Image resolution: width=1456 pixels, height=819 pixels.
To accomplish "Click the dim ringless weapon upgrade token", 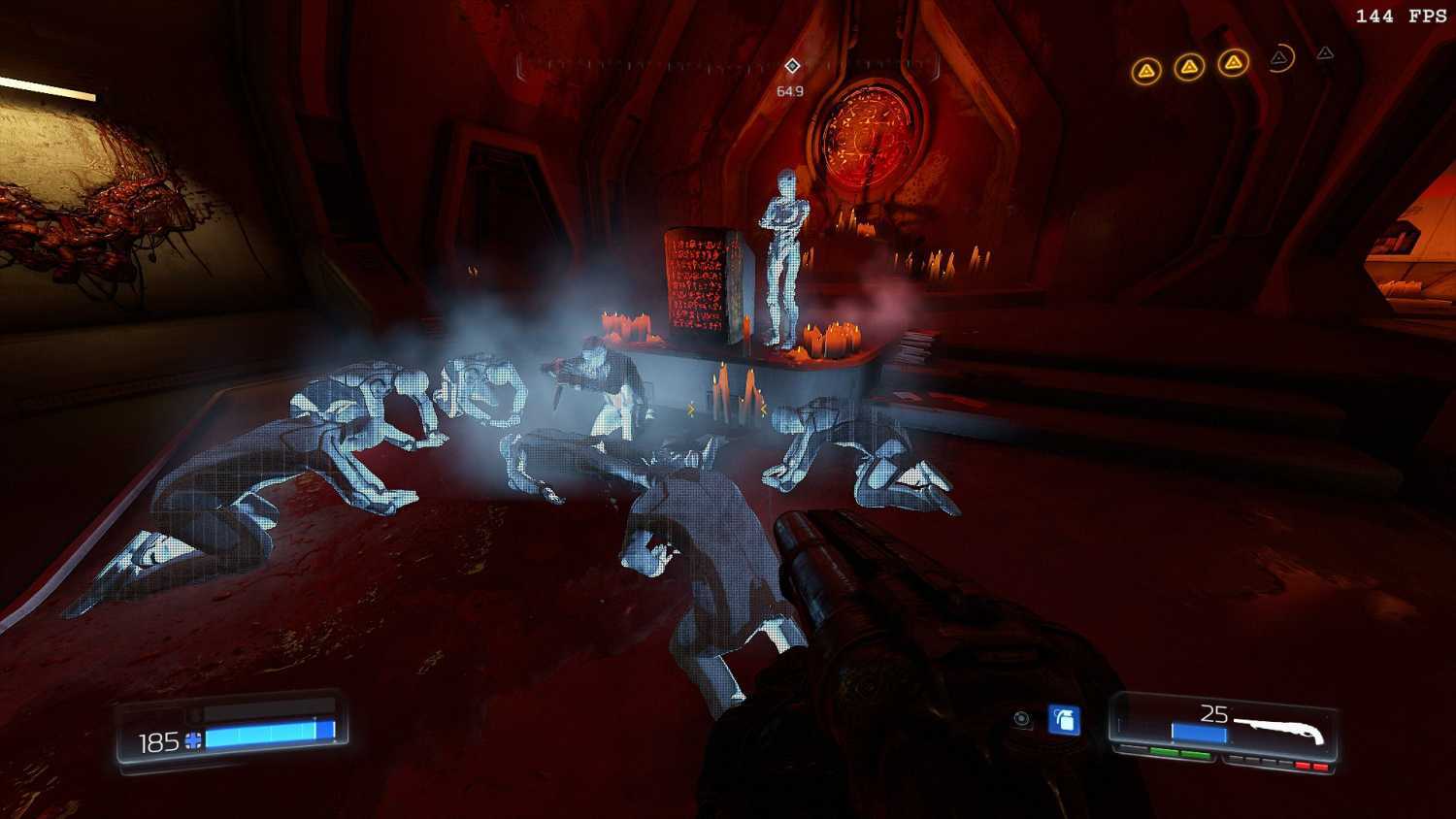I will 1325,54.
